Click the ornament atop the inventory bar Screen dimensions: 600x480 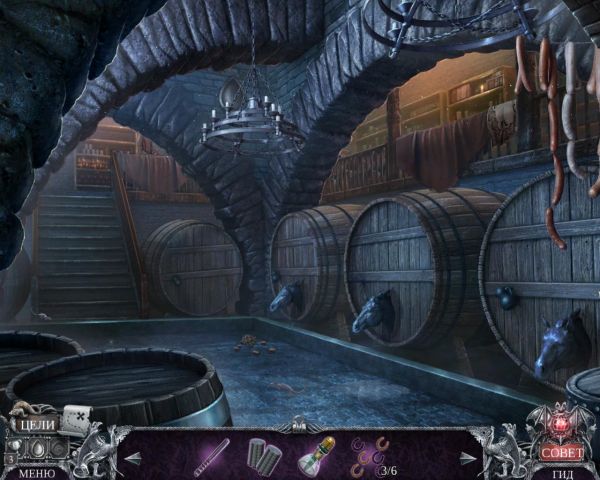point(298,423)
